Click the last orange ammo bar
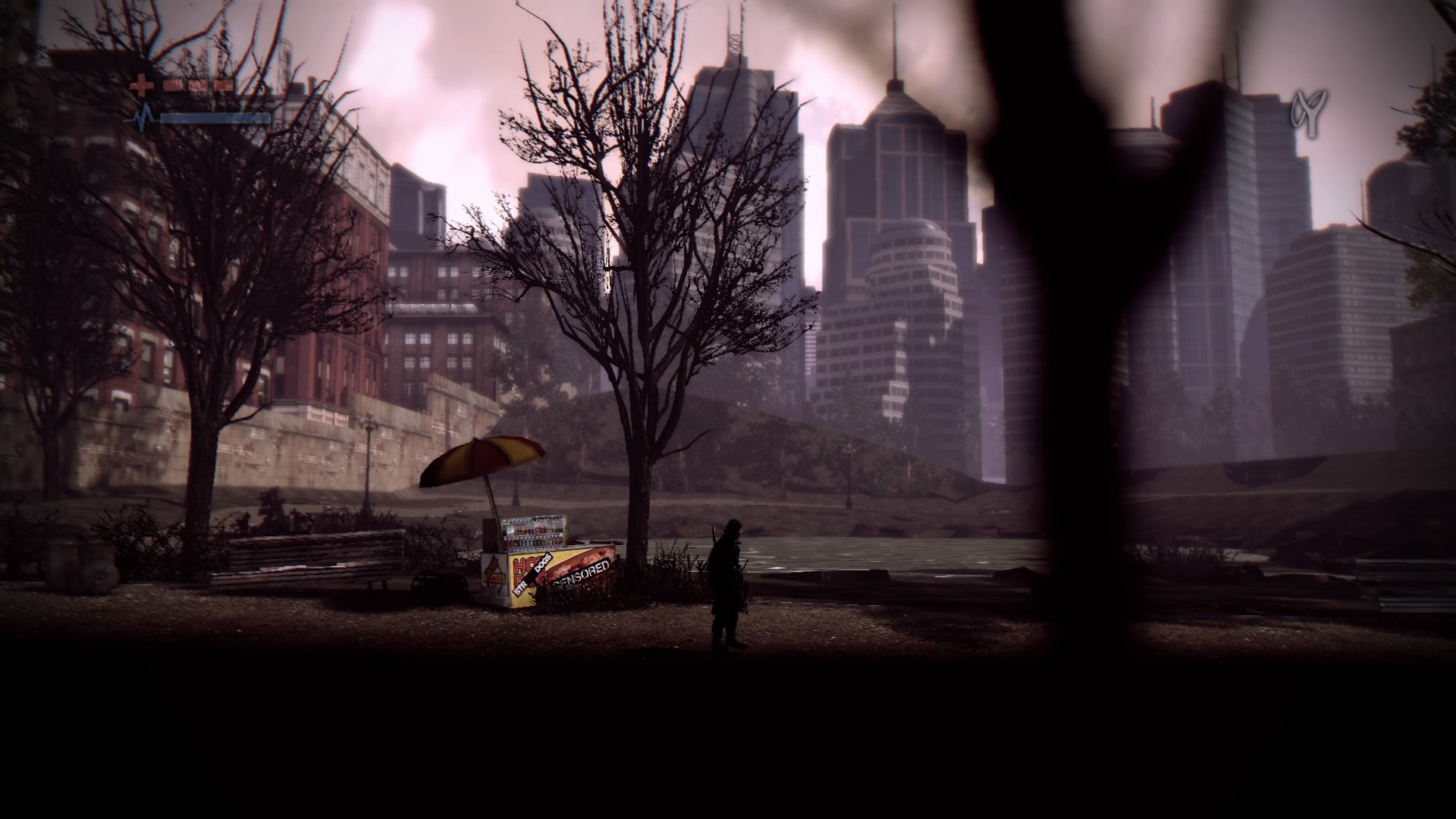Viewport: 1456px width, 819px height. (x=224, y=85)
